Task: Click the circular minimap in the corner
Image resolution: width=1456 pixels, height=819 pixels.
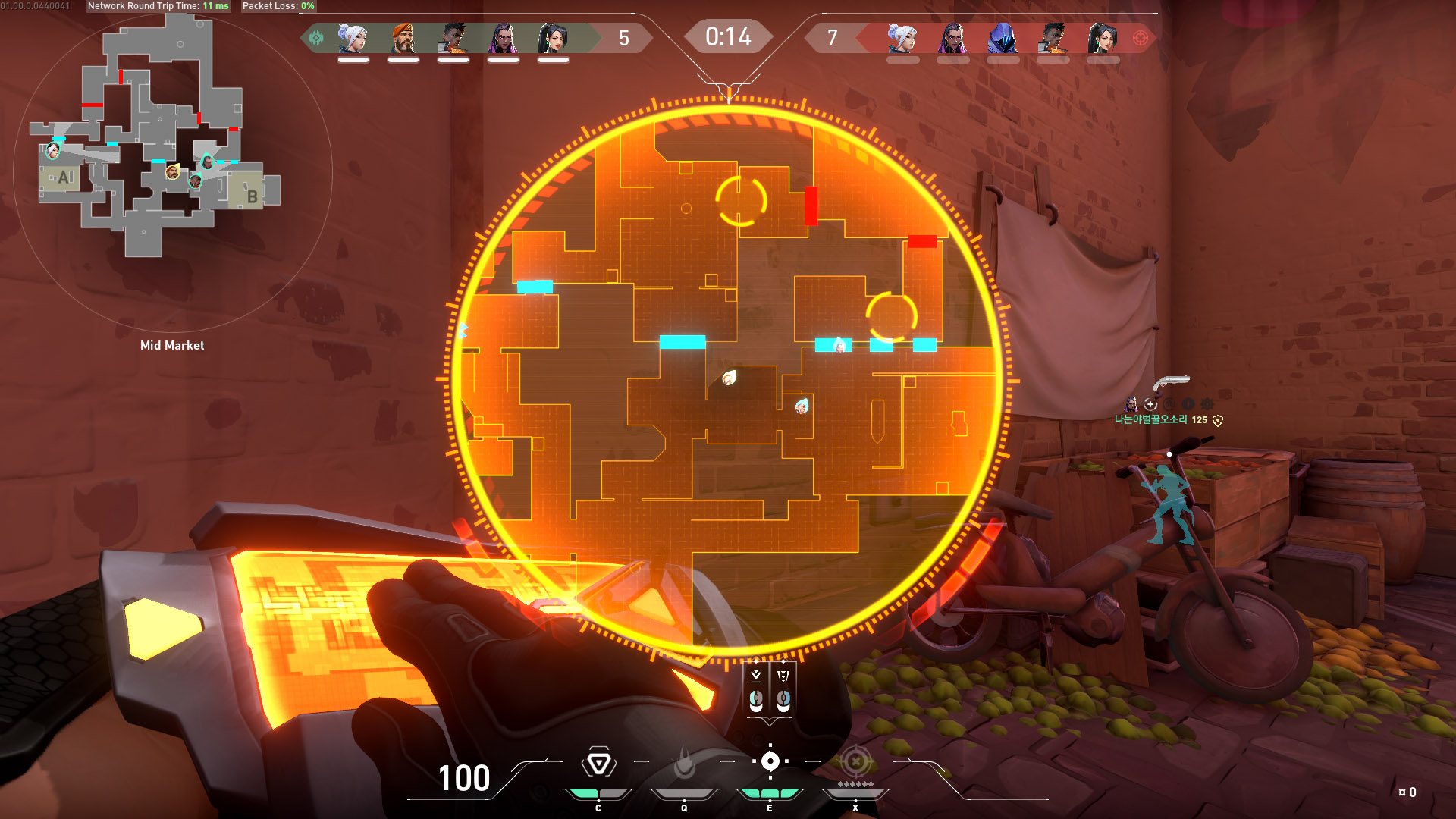Action: (172, 173)
